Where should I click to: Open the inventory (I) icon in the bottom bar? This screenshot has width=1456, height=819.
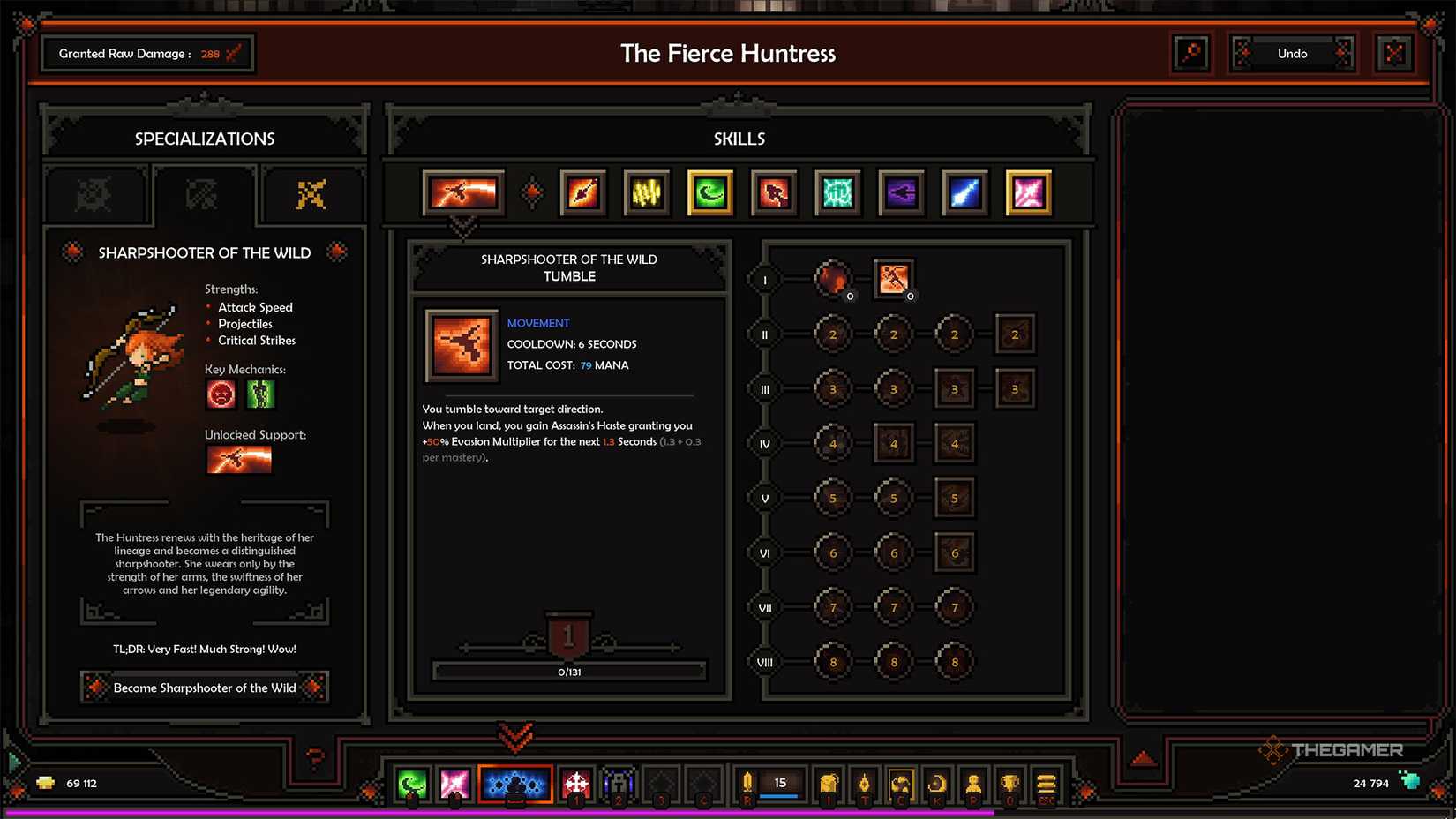tap(828, 783)
